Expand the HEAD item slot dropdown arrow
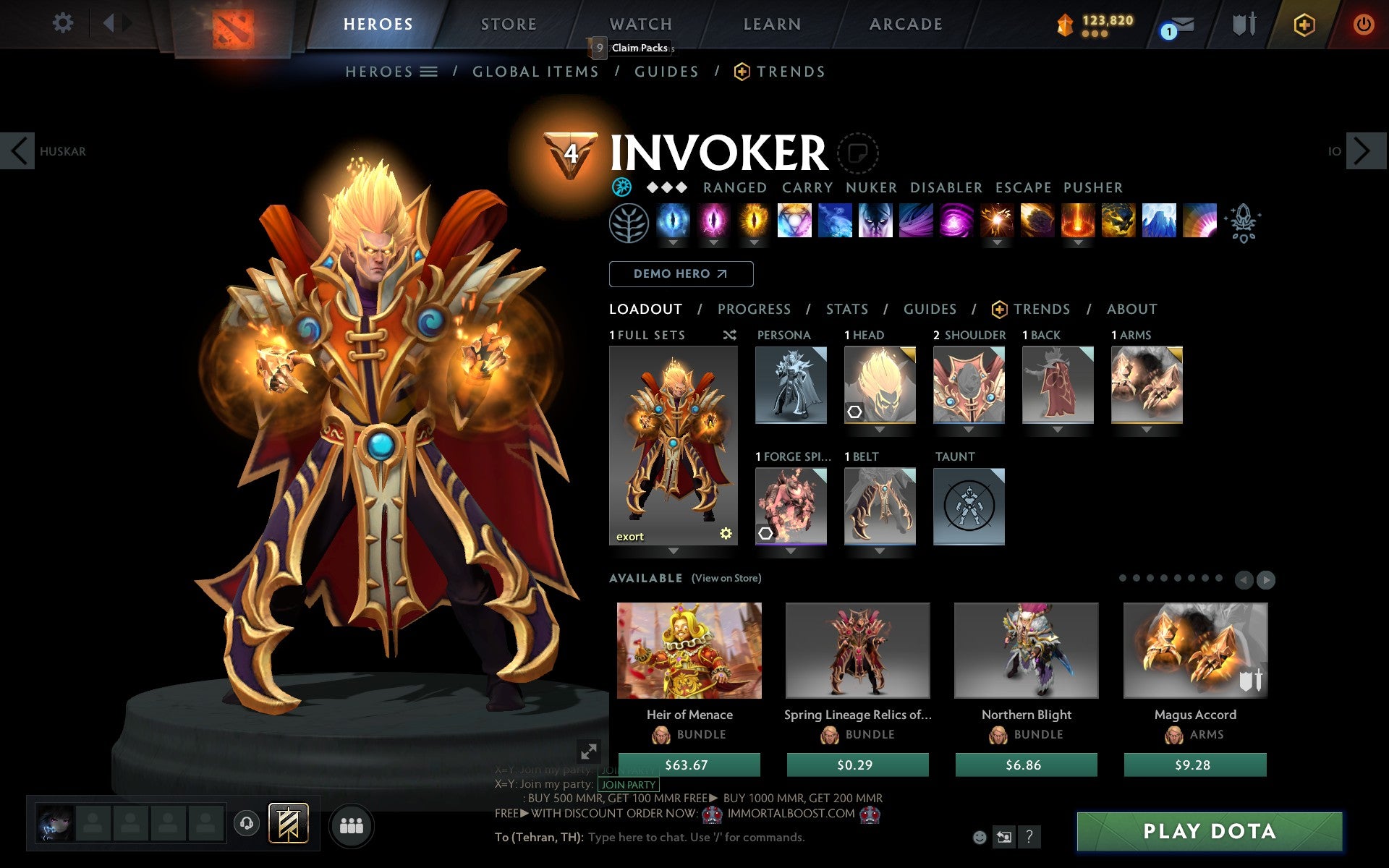This screenshot has width=1389, height=868. [880, 428]
